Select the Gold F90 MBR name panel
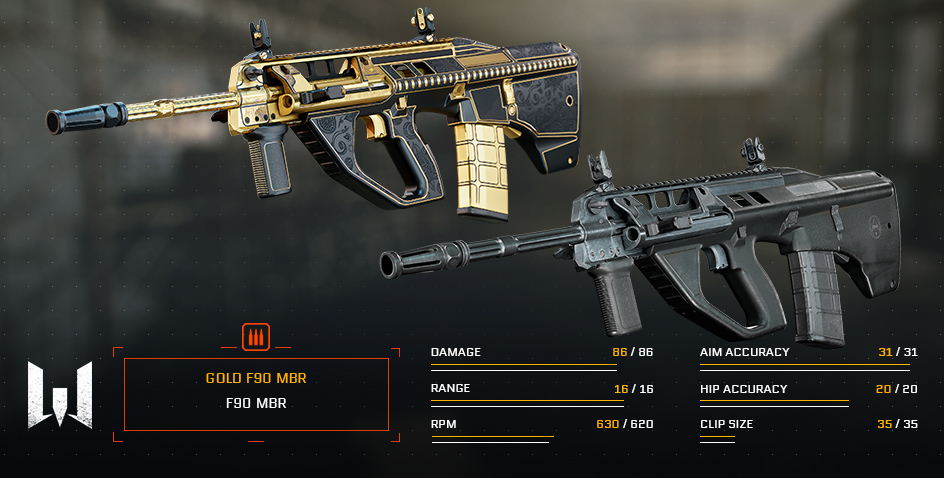The height and width of the screenshot is (478, 944). point(256,393)
